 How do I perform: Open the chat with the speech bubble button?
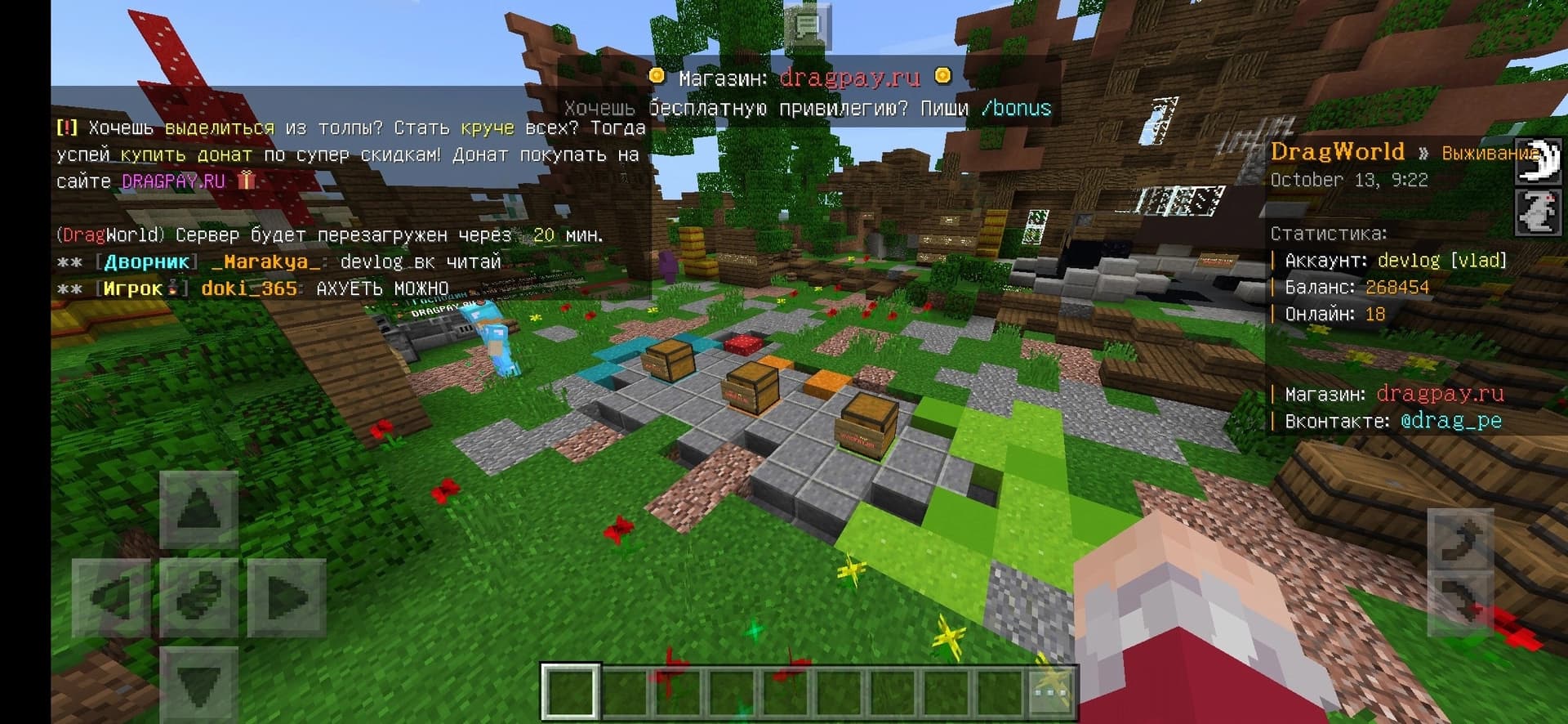click(x=807, y=26)
